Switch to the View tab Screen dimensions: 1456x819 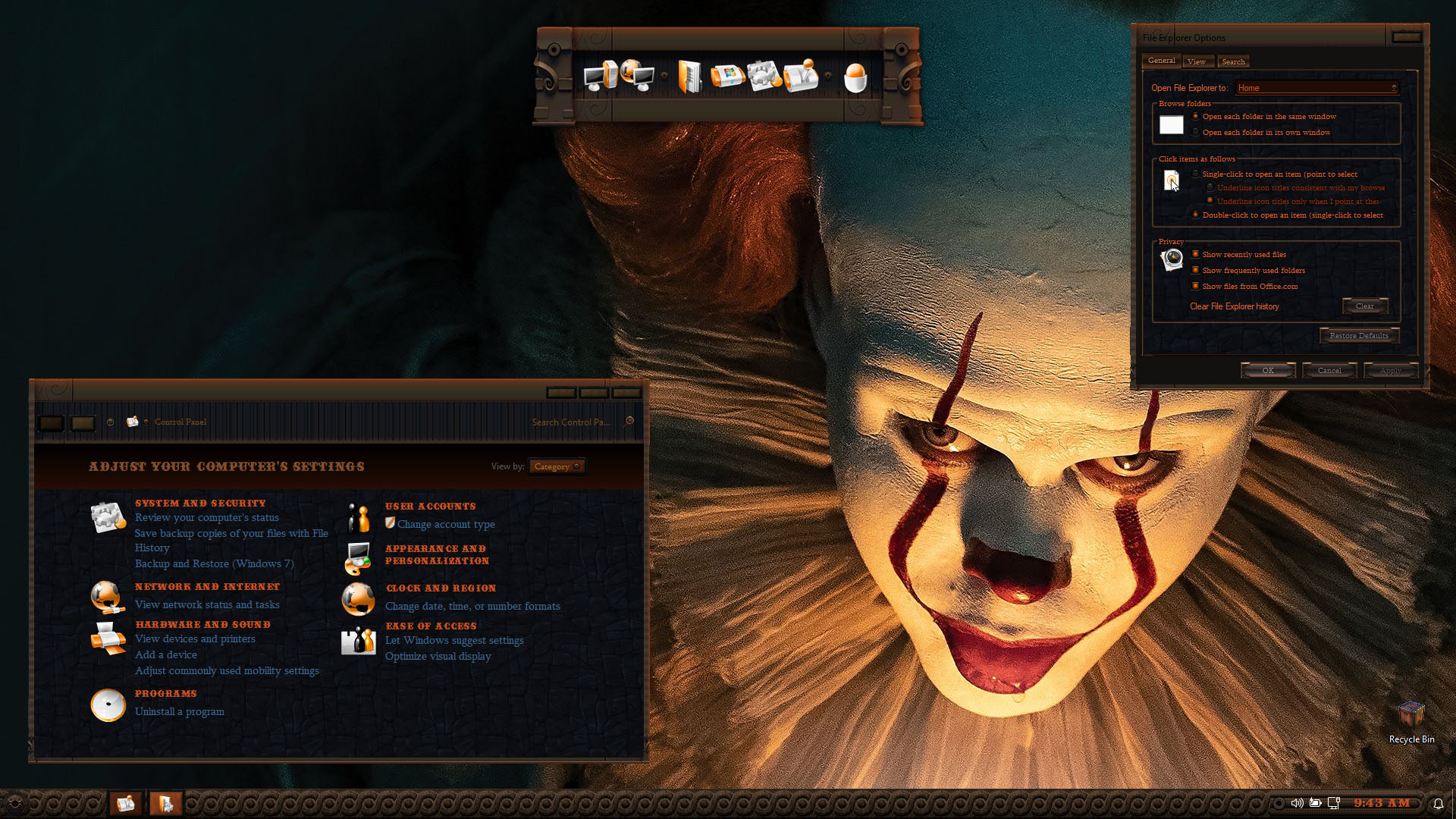[x=1197, y=62]
